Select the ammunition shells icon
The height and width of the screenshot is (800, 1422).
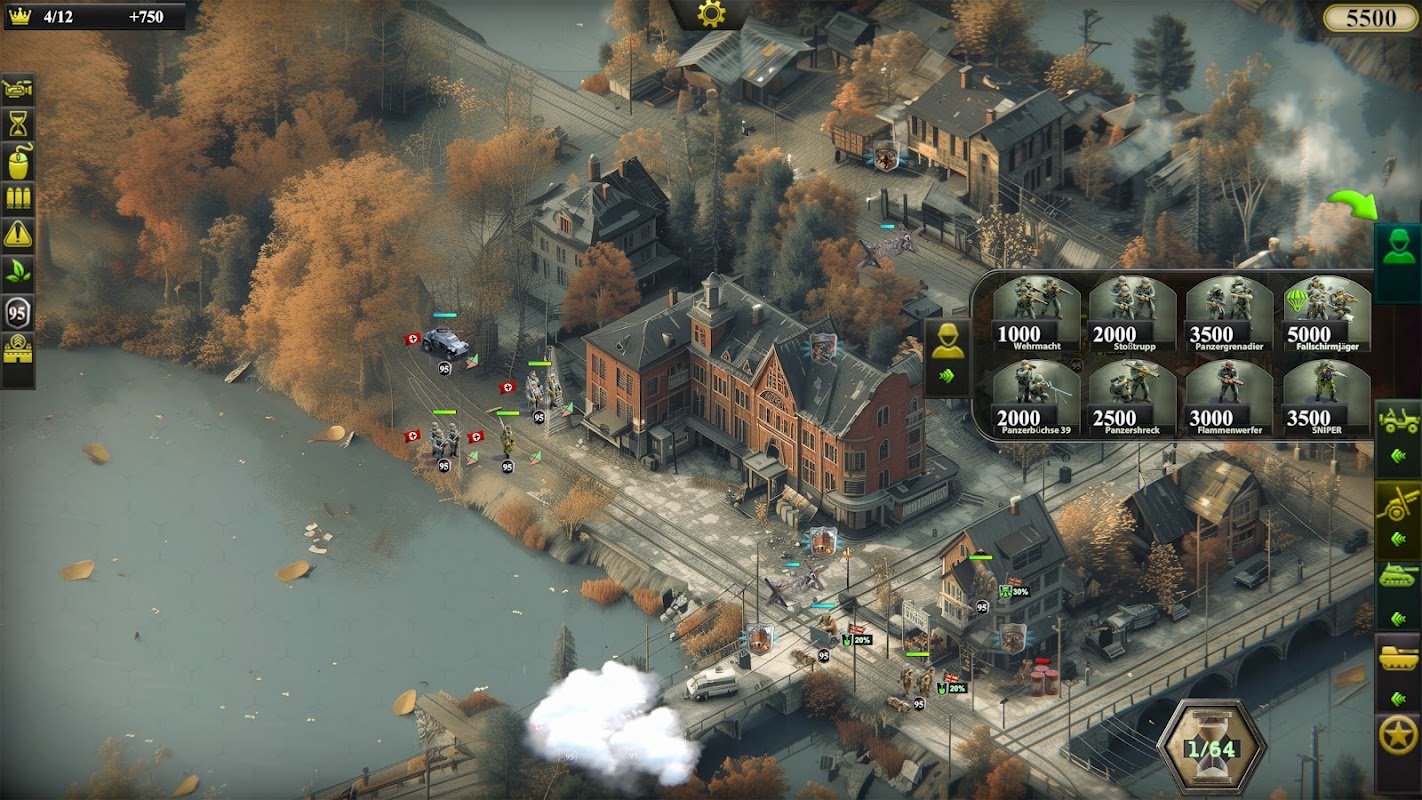[18, 197]
